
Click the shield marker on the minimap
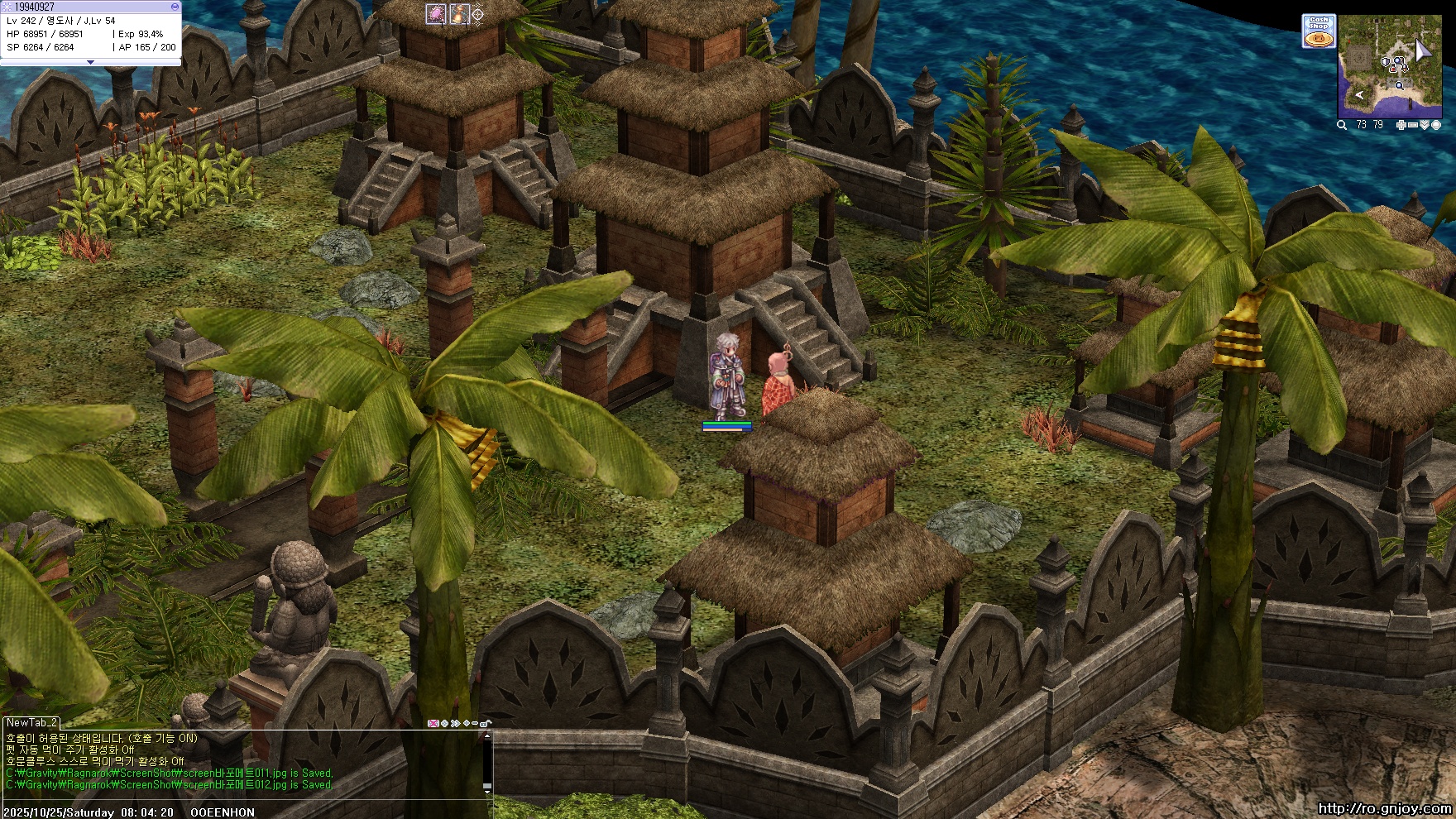(x=1387, y=62)
